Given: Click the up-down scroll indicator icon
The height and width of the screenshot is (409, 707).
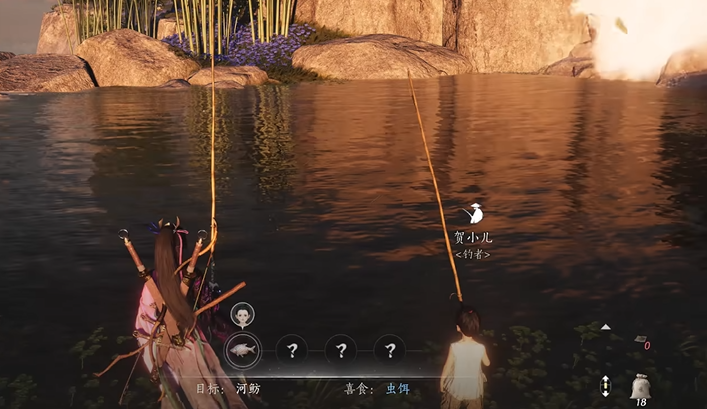Looking at the screenshot, I should (605, 386).
